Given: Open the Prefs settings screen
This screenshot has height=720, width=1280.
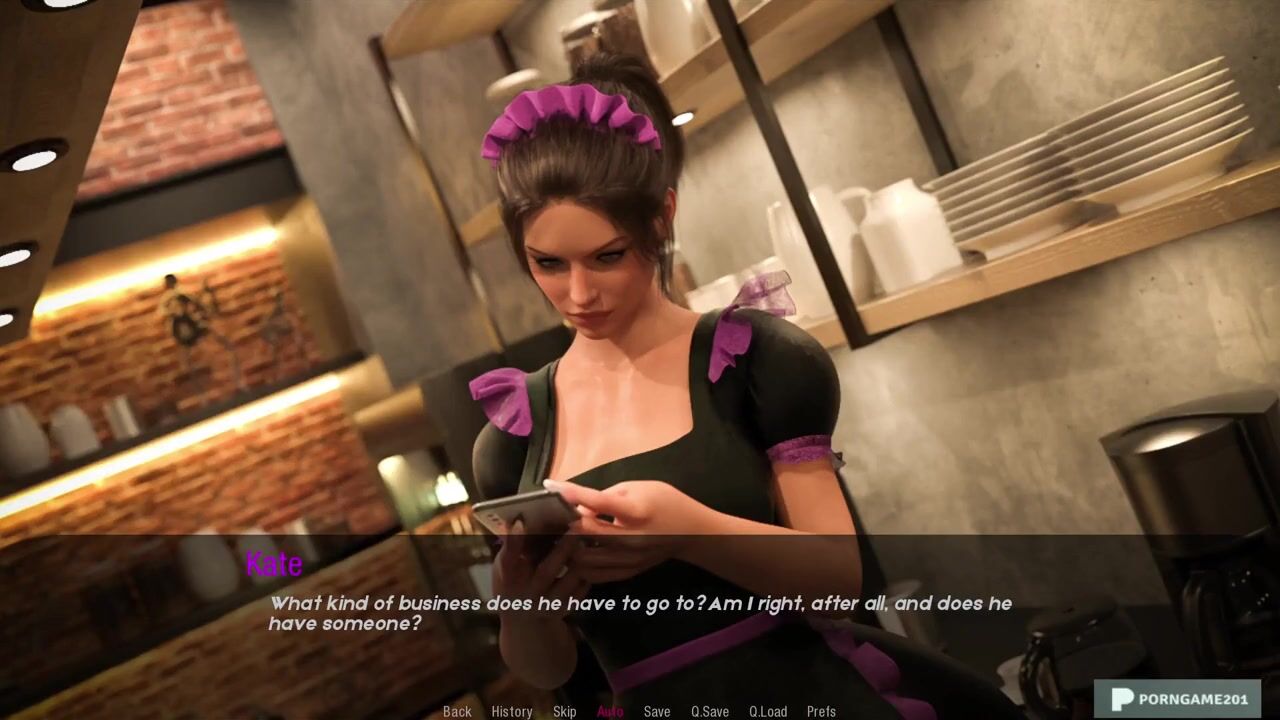Looking at the screenshot, I should pyautogui.click(x=821, y=711).
